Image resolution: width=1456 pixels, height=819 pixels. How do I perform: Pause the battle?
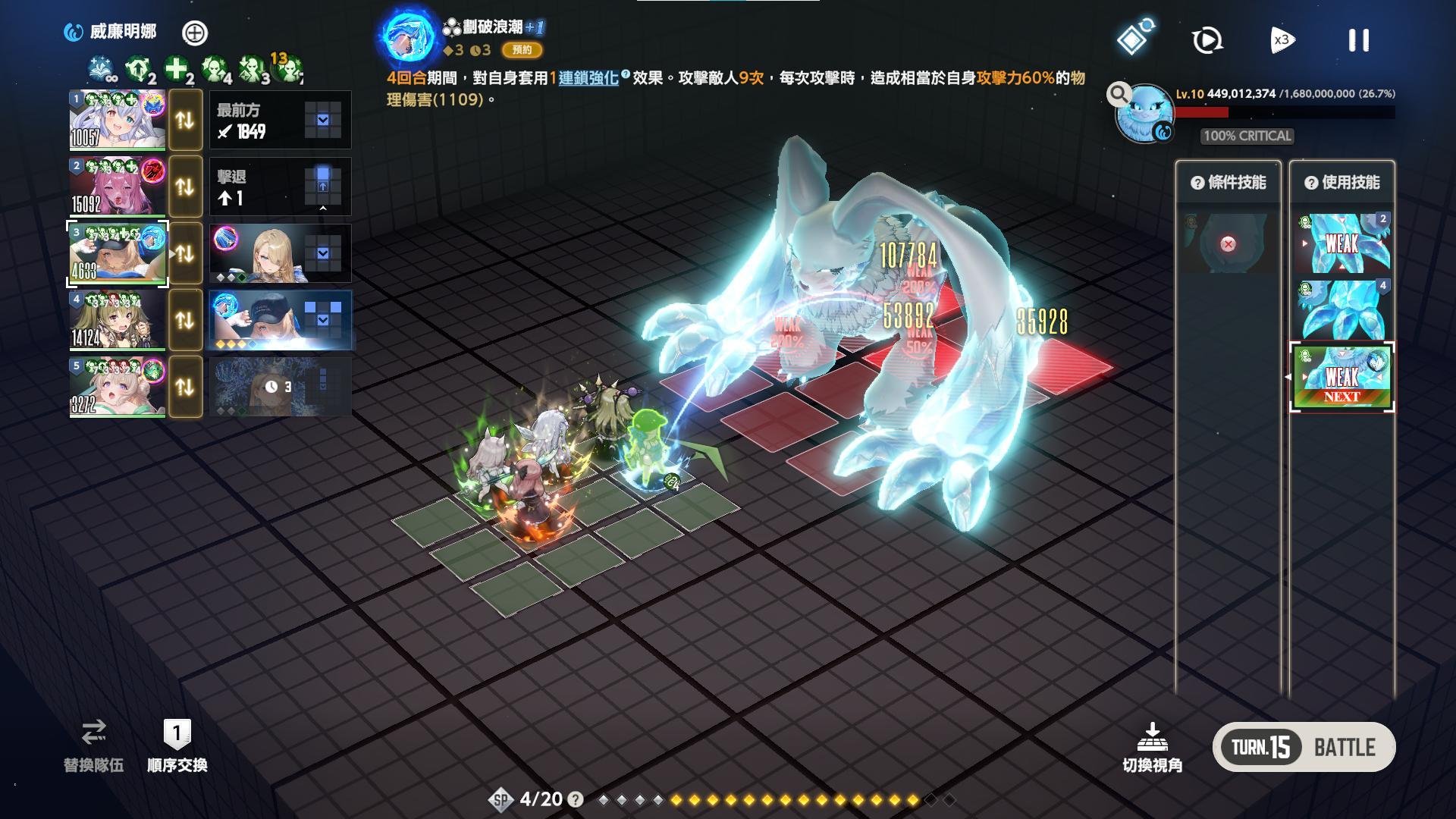click(x=1358, y=40)
